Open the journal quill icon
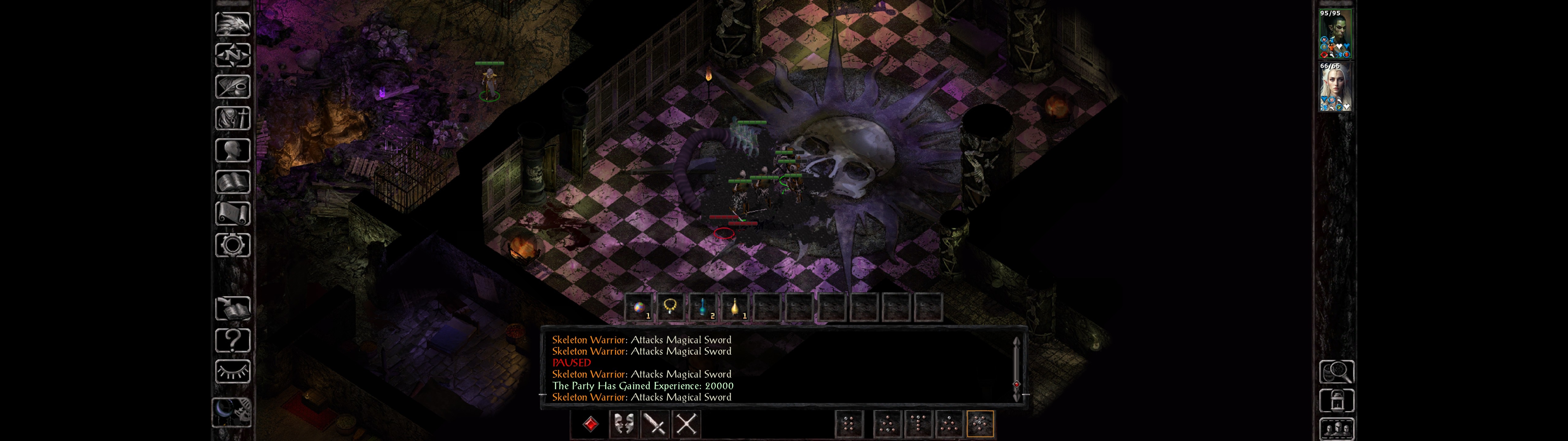 (x=232, y=87)
